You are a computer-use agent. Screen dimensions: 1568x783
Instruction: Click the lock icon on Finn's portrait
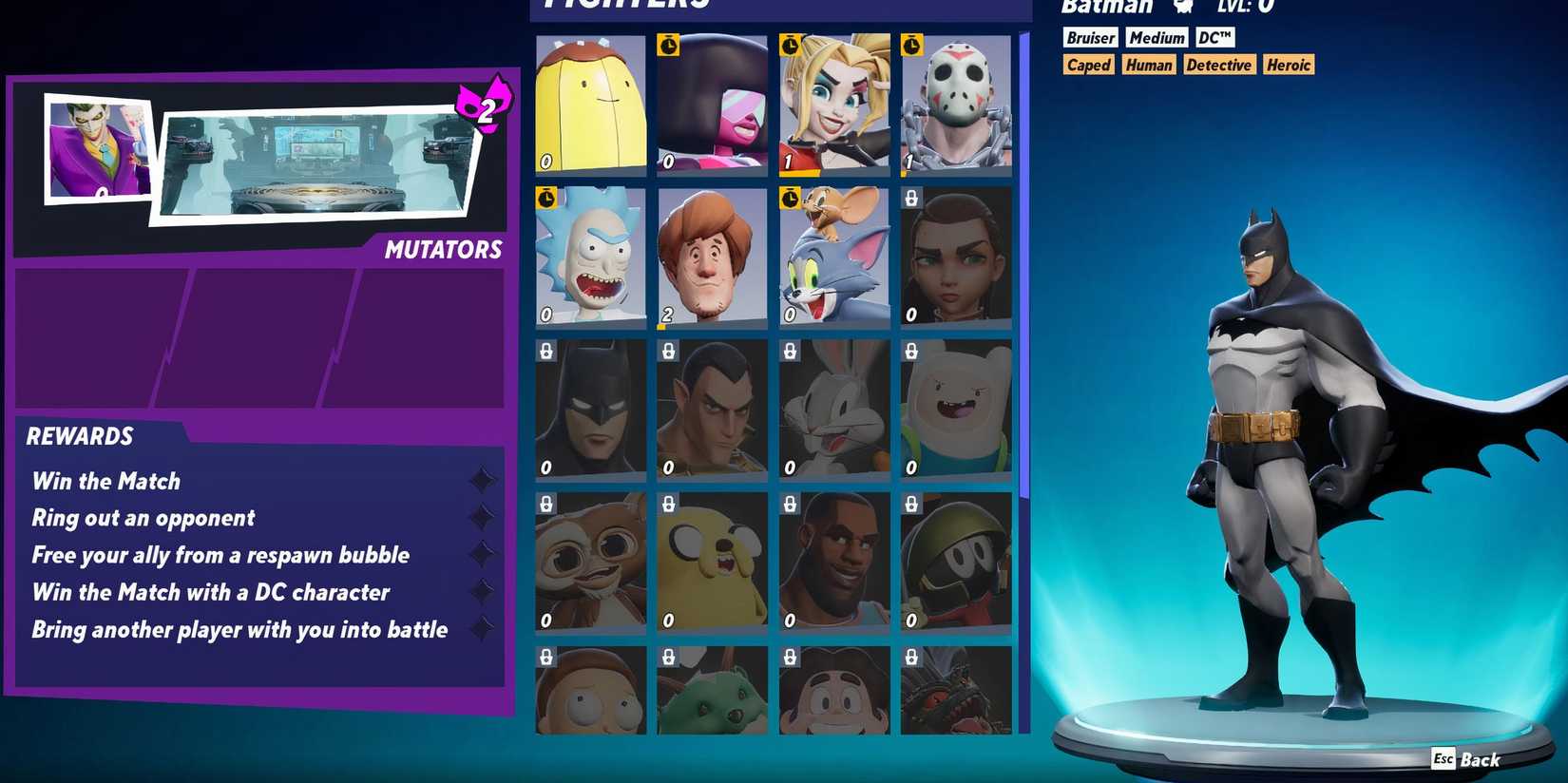pos(912,353)
